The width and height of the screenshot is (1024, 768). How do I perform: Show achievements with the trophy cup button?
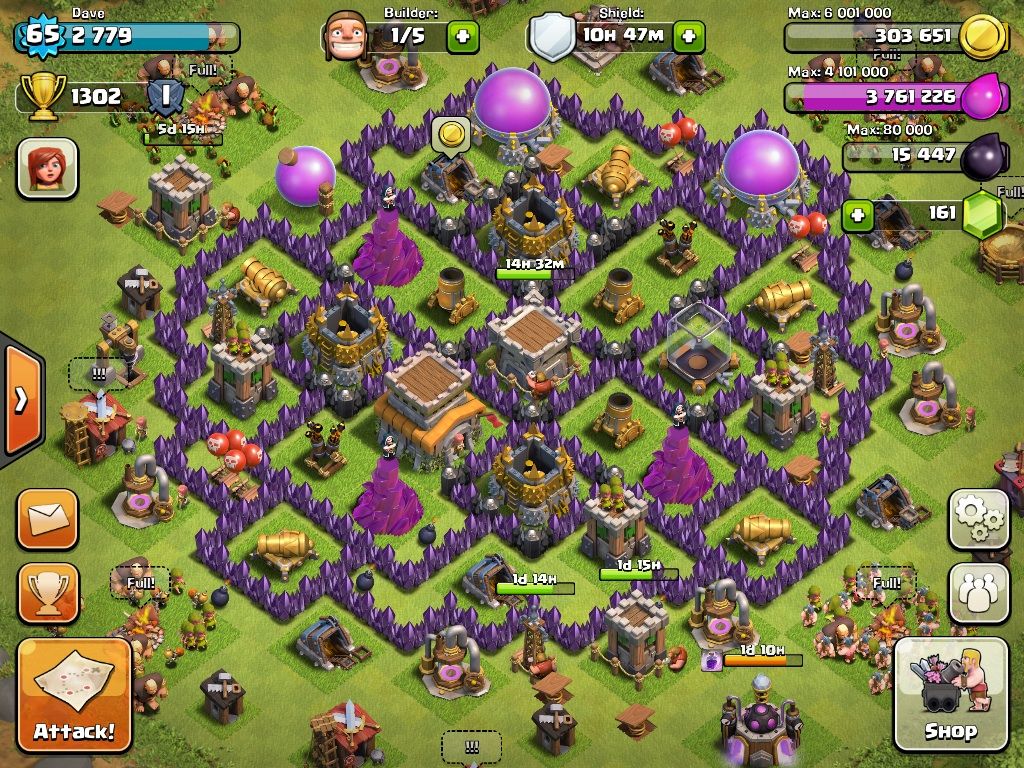pyautogui.click(x=47, y=593)
